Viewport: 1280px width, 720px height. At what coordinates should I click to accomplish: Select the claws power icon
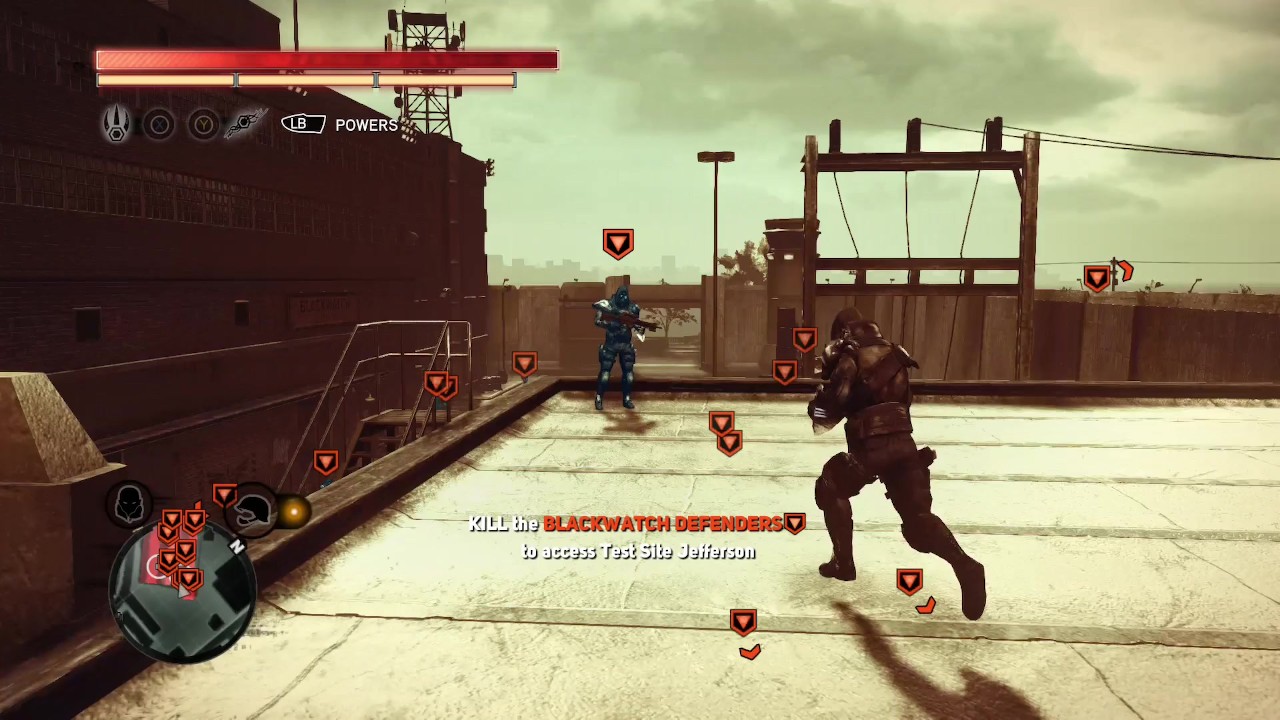coord(117,124)
